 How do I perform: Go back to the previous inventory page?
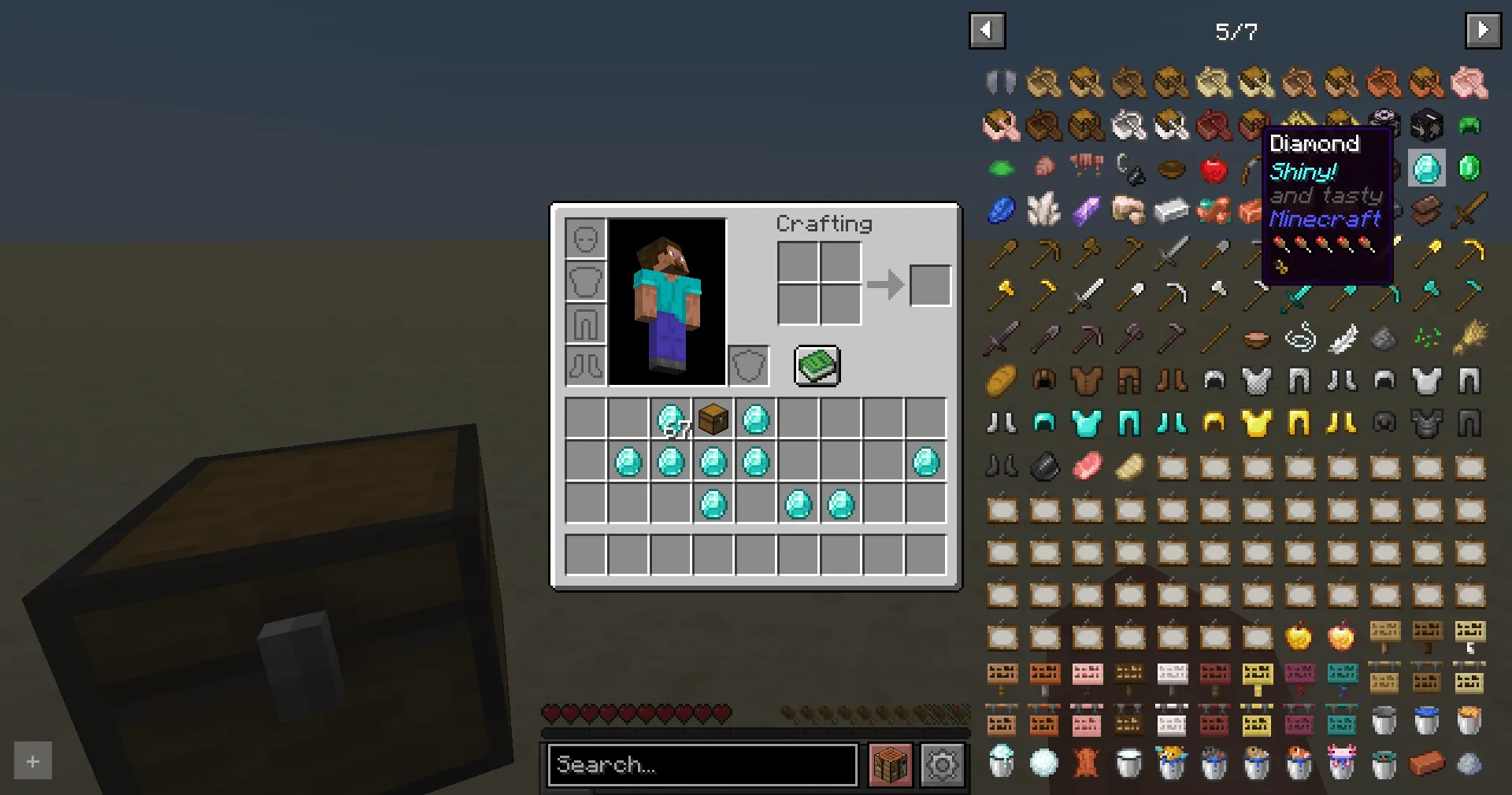(987, 30)
